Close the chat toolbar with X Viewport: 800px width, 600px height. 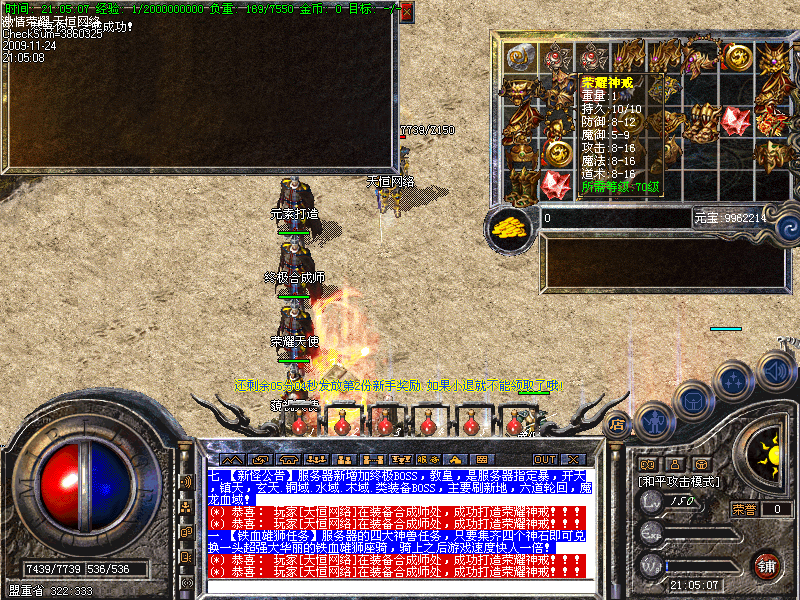click(x=574, y=459)
